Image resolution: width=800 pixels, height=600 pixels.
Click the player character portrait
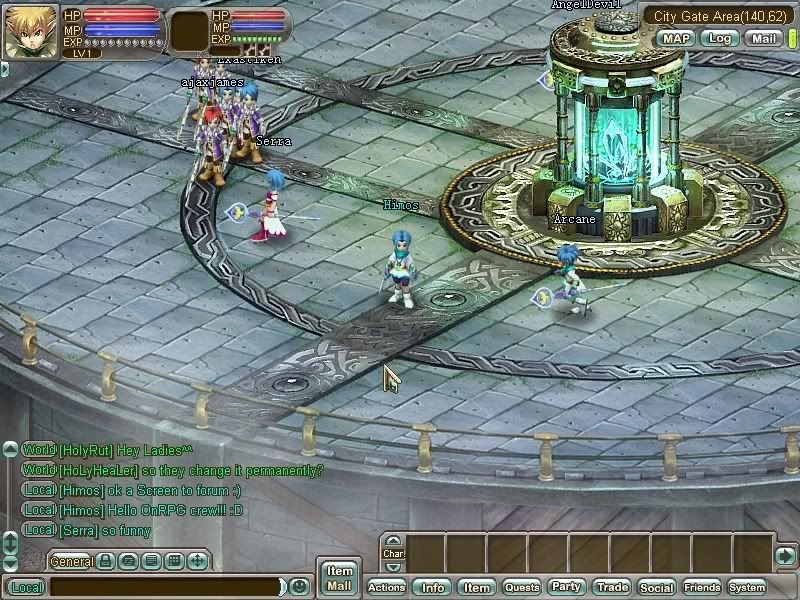tap(30, 33)
